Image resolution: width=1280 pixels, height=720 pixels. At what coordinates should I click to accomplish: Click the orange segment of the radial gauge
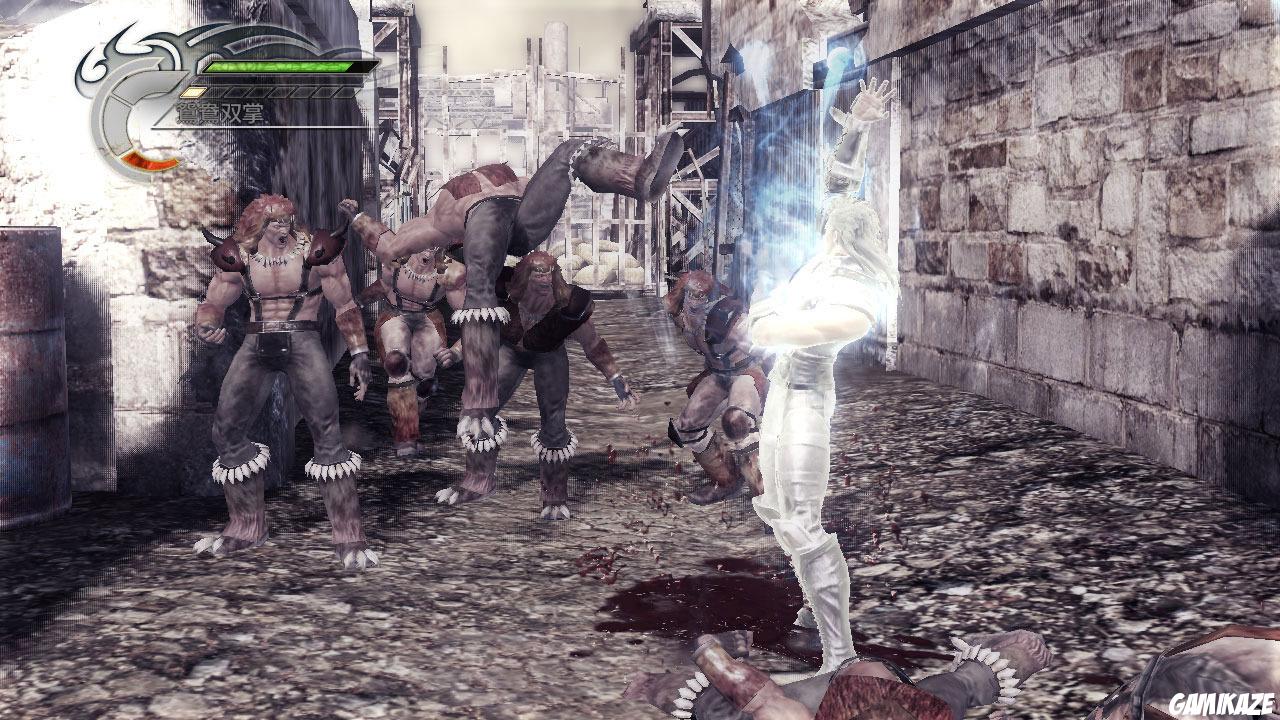point(148,161)
